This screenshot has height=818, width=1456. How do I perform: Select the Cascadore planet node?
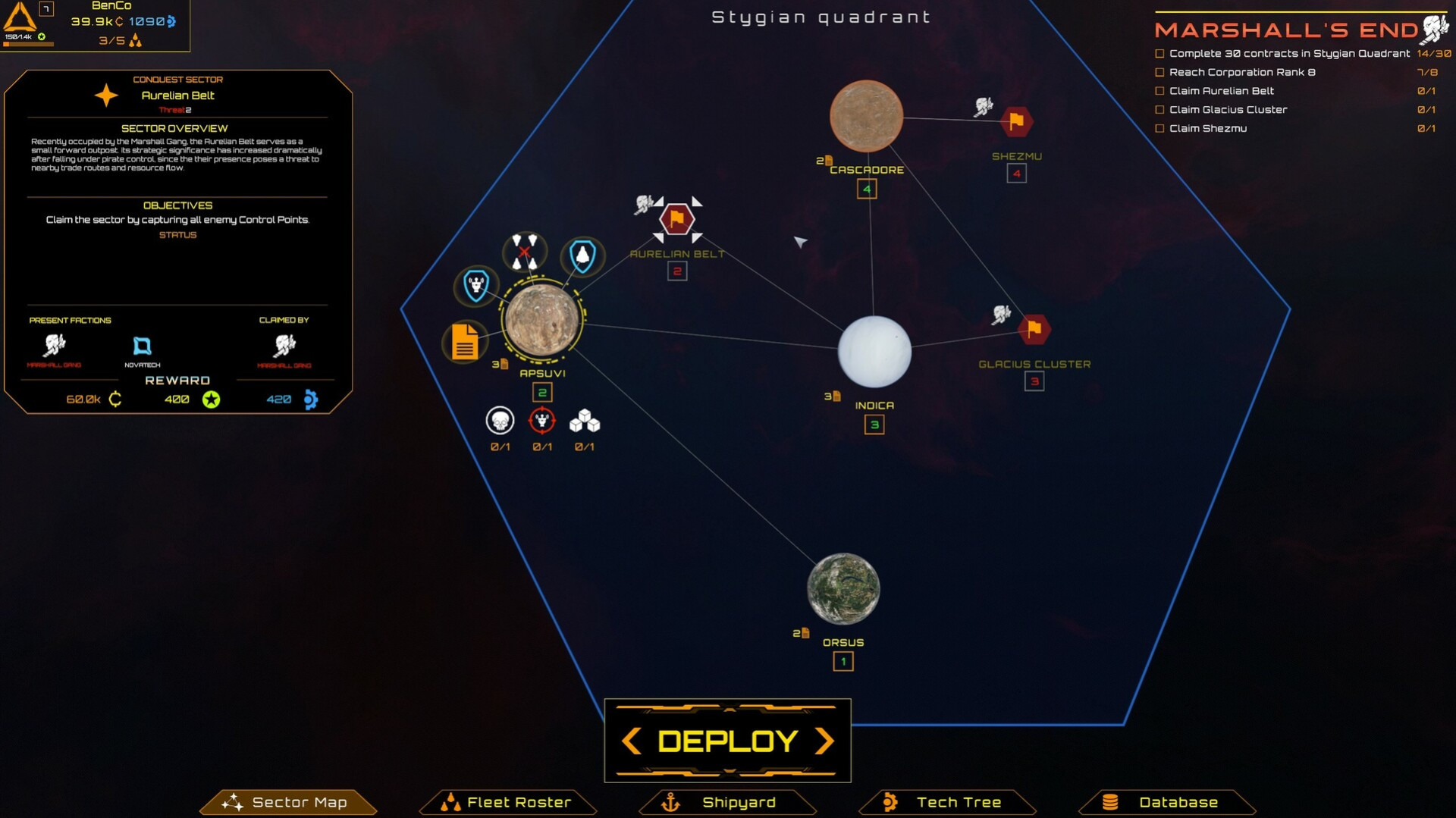tap(866, 116)
